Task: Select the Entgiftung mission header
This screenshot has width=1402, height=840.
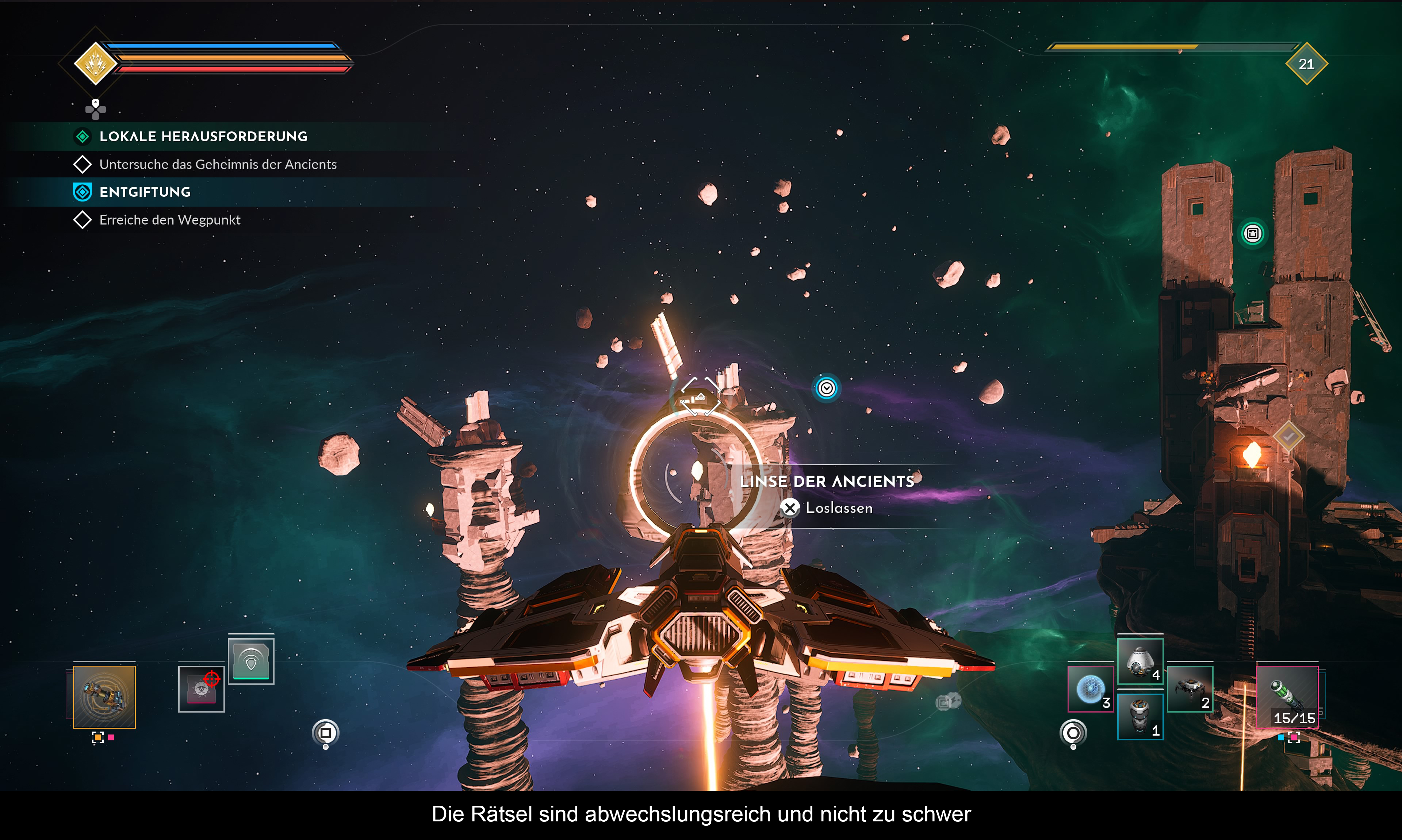Action: click(144, 192)
